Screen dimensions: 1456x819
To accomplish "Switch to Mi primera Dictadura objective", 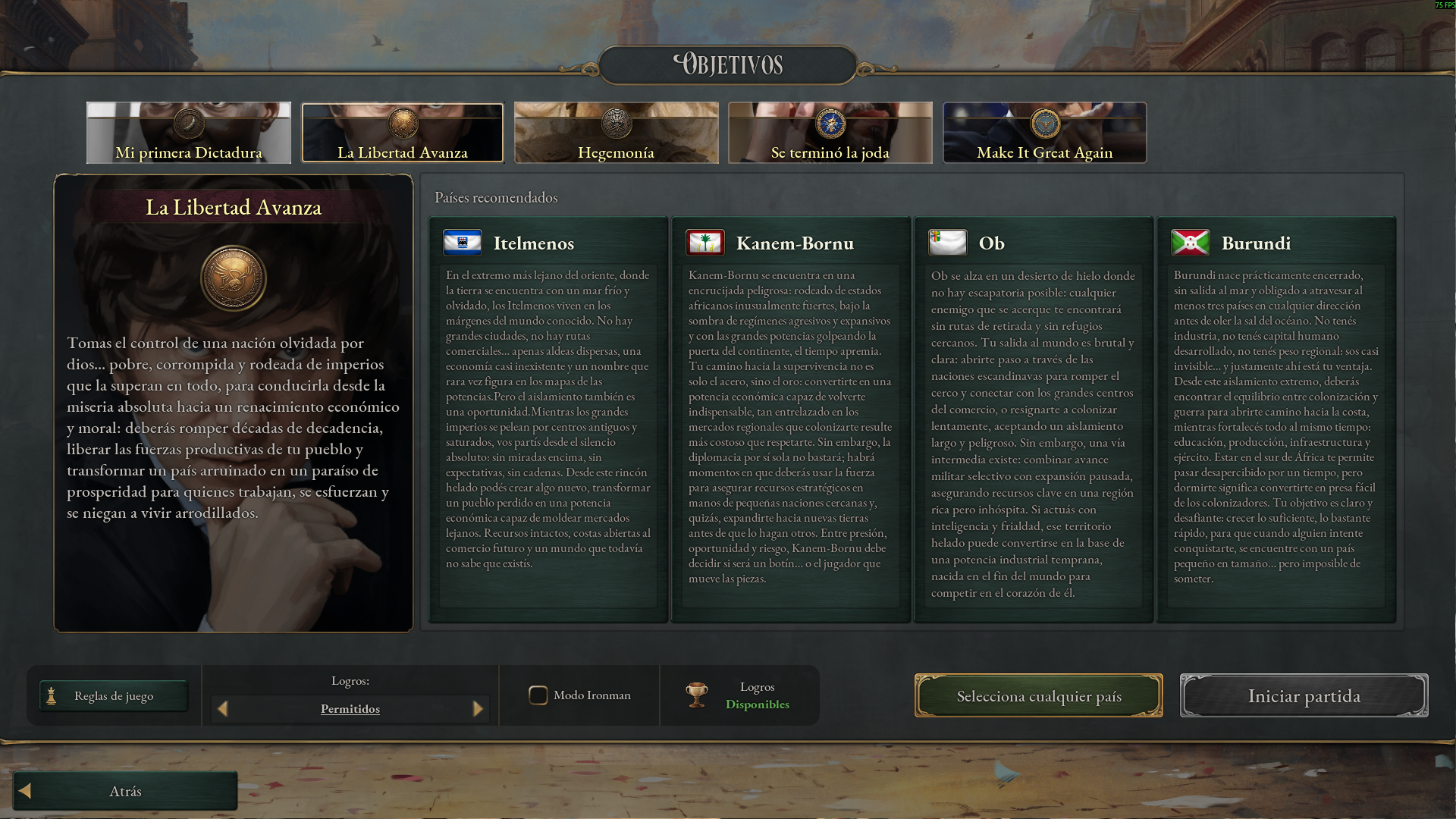I will (188, 133).
